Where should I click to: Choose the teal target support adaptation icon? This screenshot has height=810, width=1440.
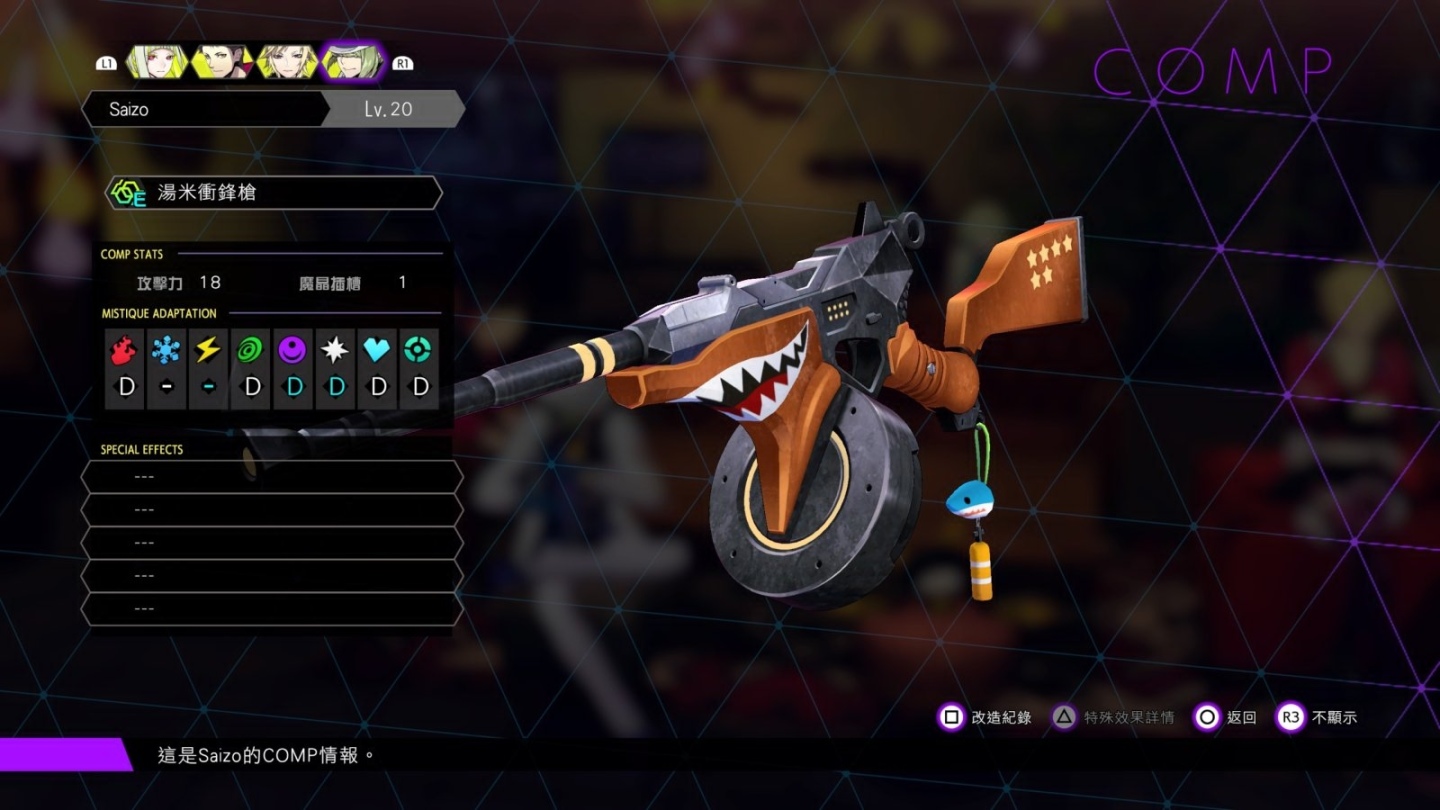click(419, 350)
